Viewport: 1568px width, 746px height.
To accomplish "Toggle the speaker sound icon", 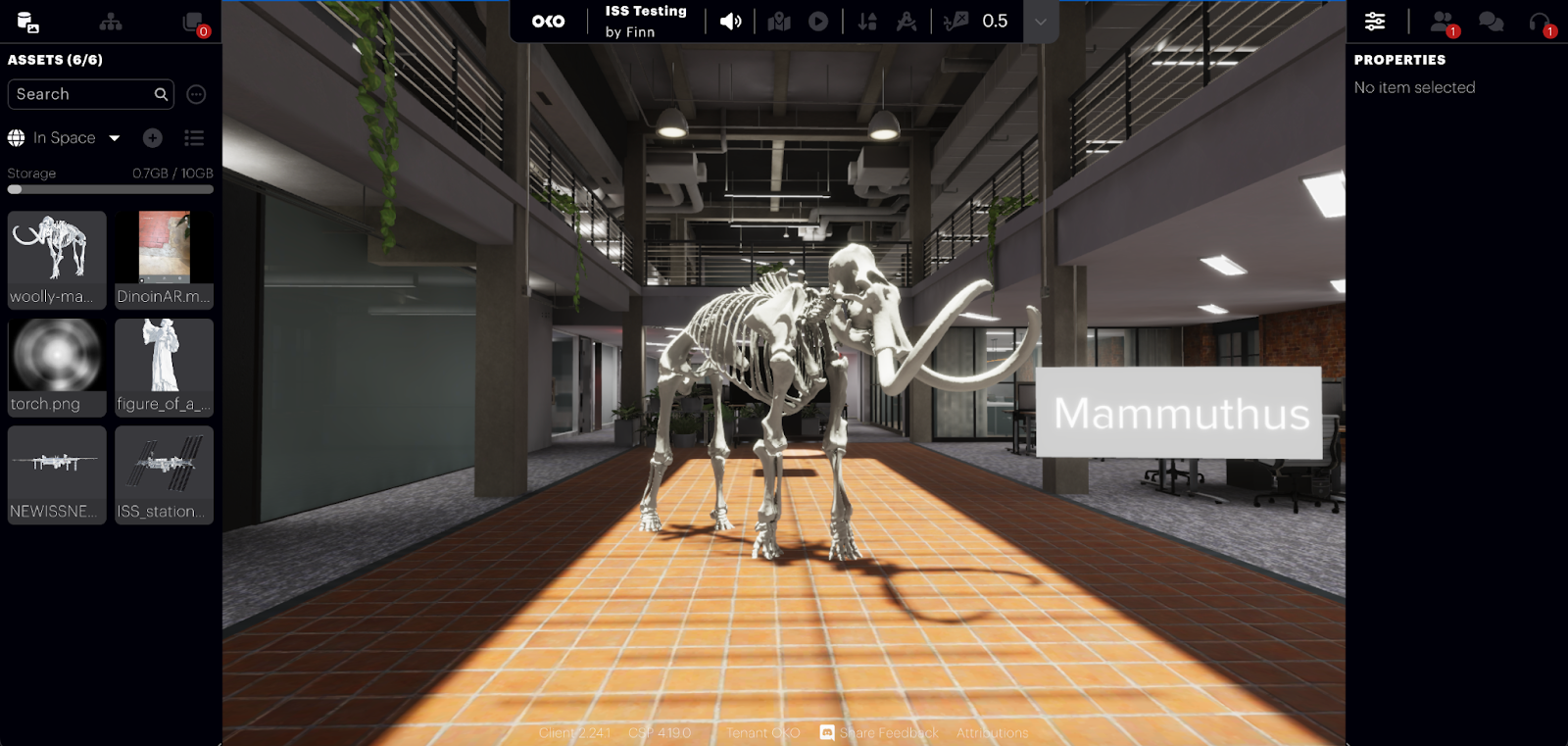I will [x=730, y=22].
